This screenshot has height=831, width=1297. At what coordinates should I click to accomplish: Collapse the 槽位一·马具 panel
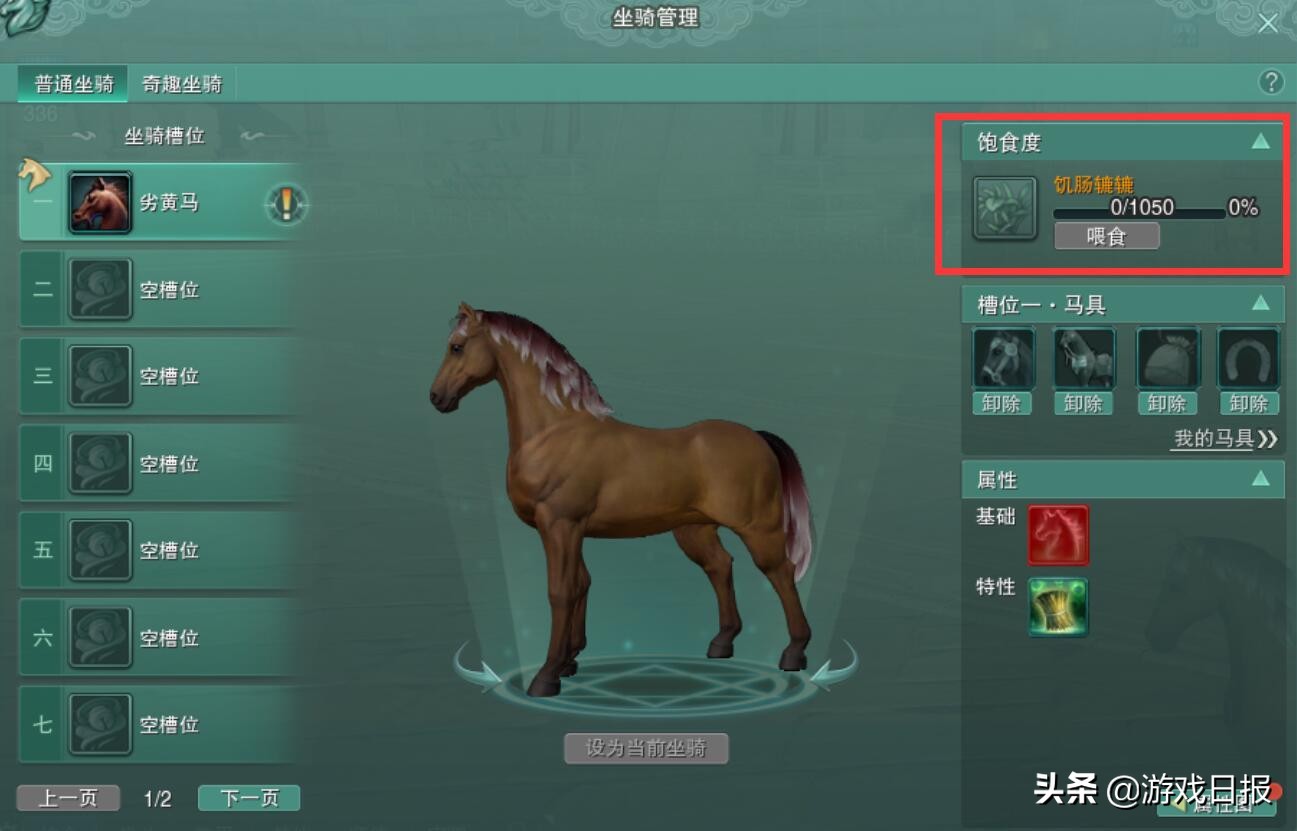(x=1262, y=304)
